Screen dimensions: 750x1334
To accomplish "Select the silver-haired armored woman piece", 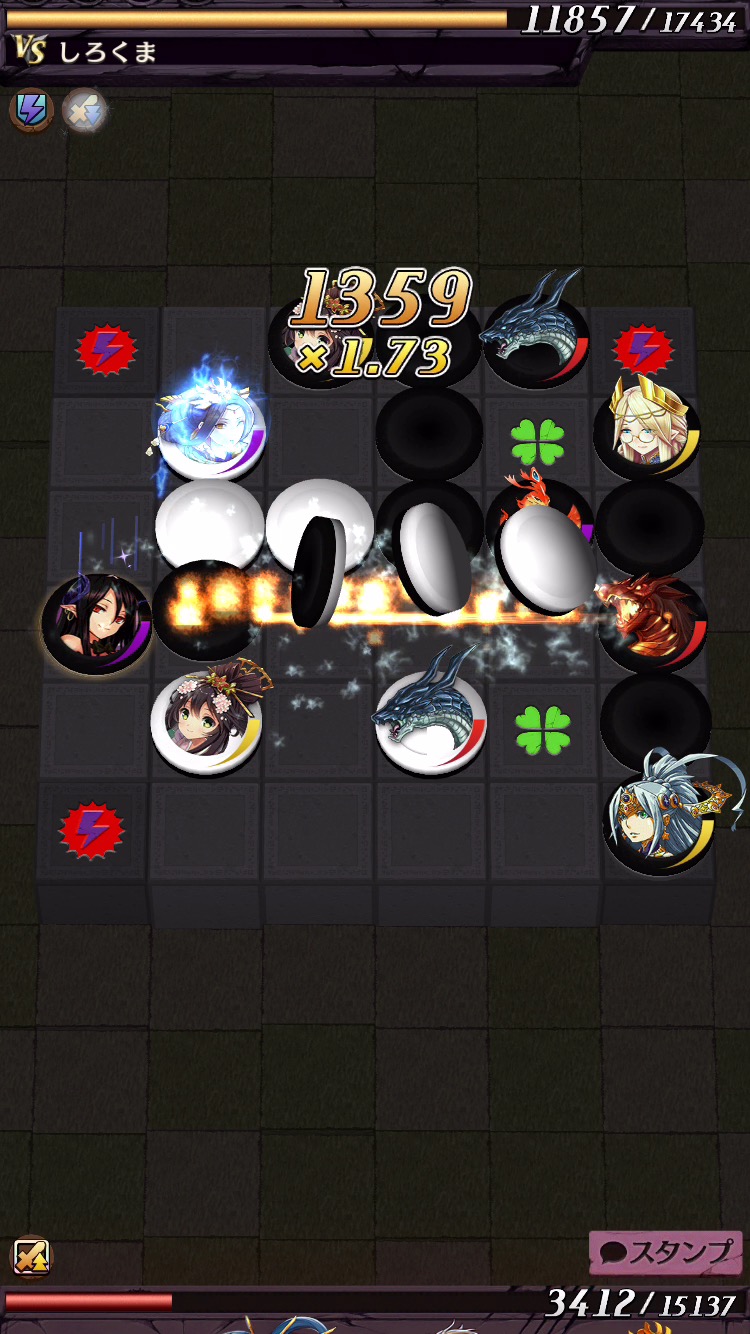I will [x=660, y=818].
